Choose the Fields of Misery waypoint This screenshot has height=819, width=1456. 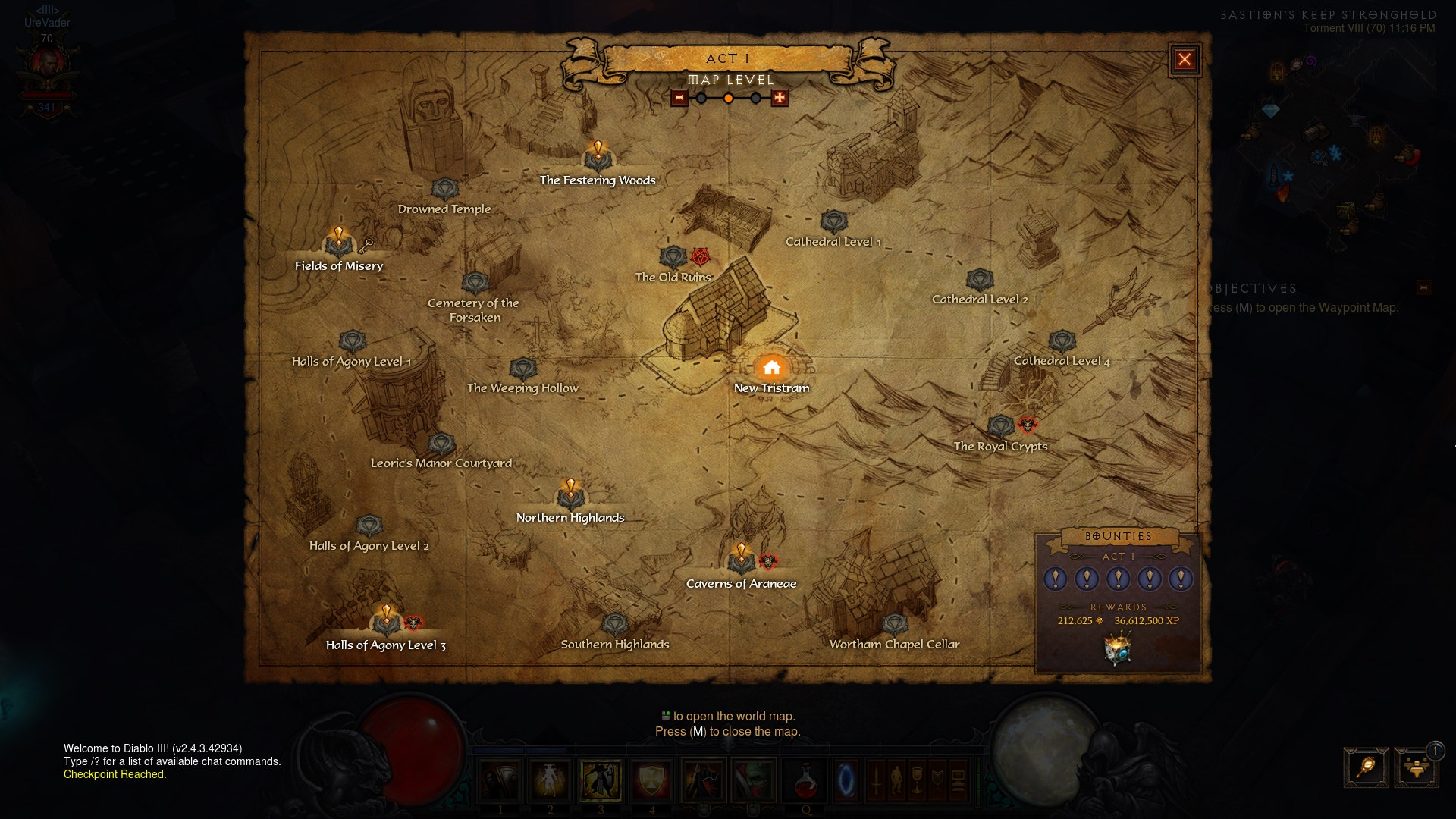338,243
